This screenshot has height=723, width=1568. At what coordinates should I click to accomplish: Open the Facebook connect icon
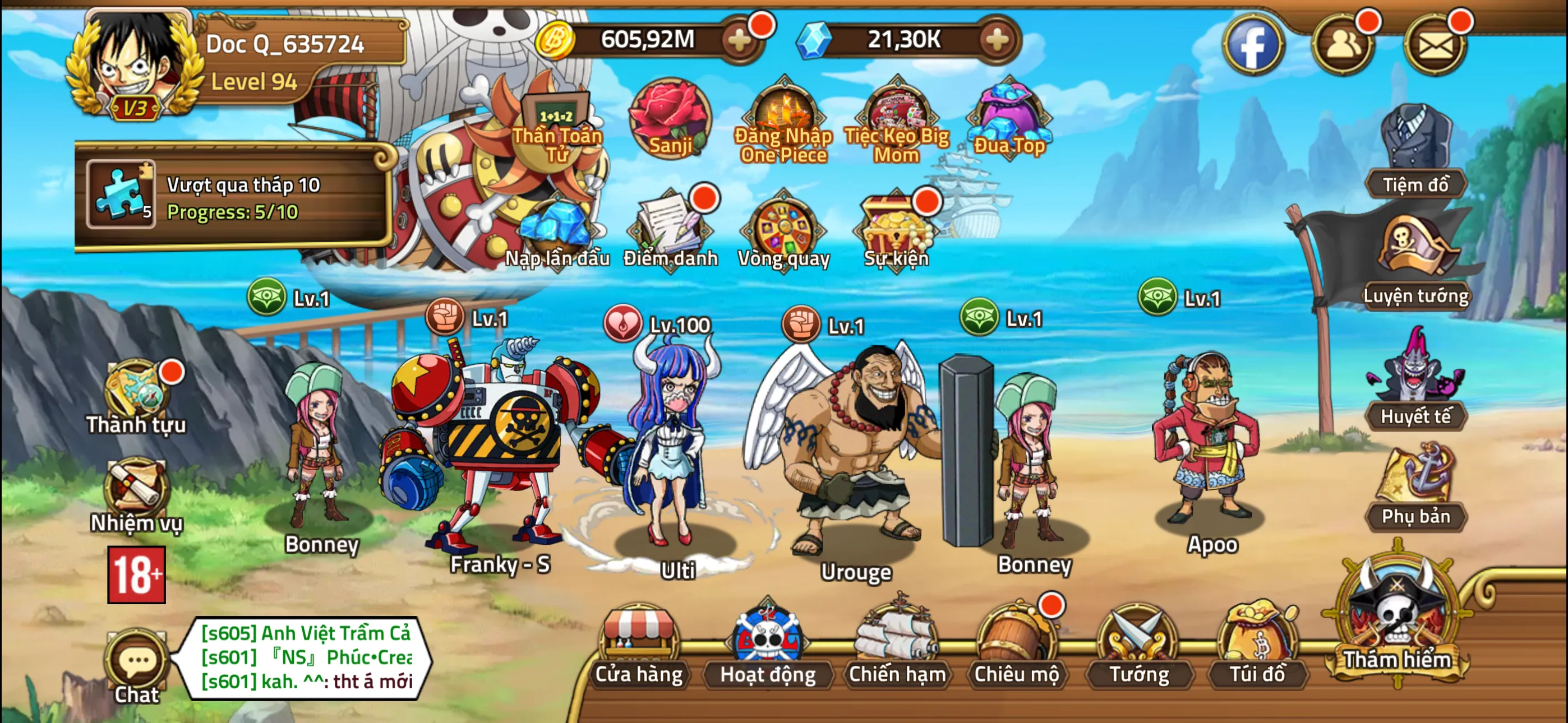(x=1255, y=45)
